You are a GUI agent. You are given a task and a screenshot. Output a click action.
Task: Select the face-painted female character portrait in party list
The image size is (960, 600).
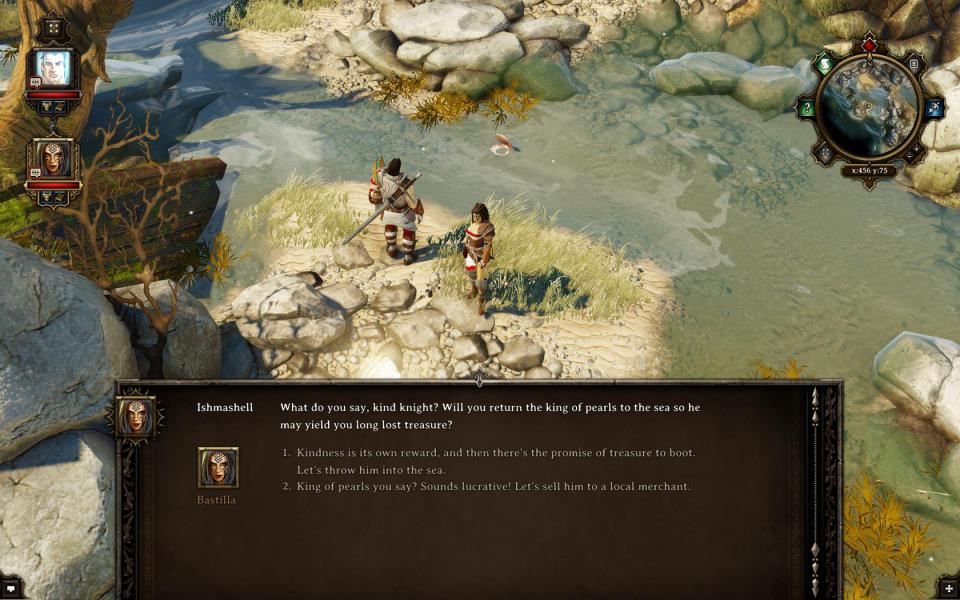[x=52, y=158]
